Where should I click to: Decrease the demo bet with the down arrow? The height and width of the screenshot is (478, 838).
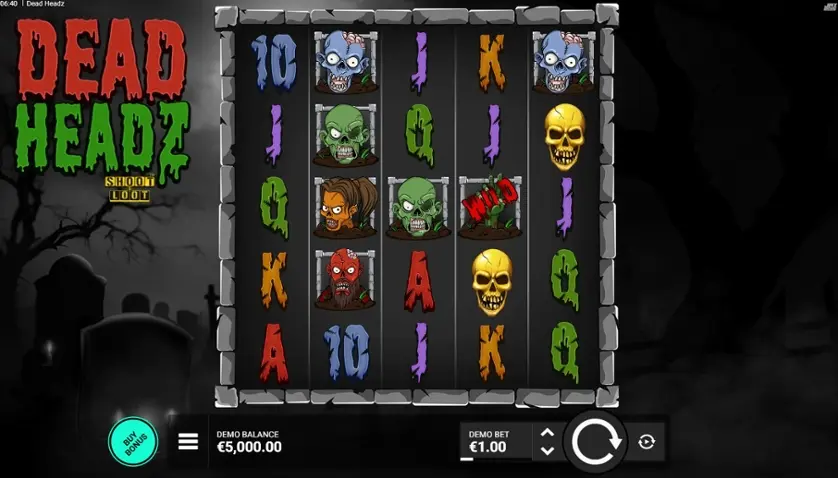(x=547, y=450)
